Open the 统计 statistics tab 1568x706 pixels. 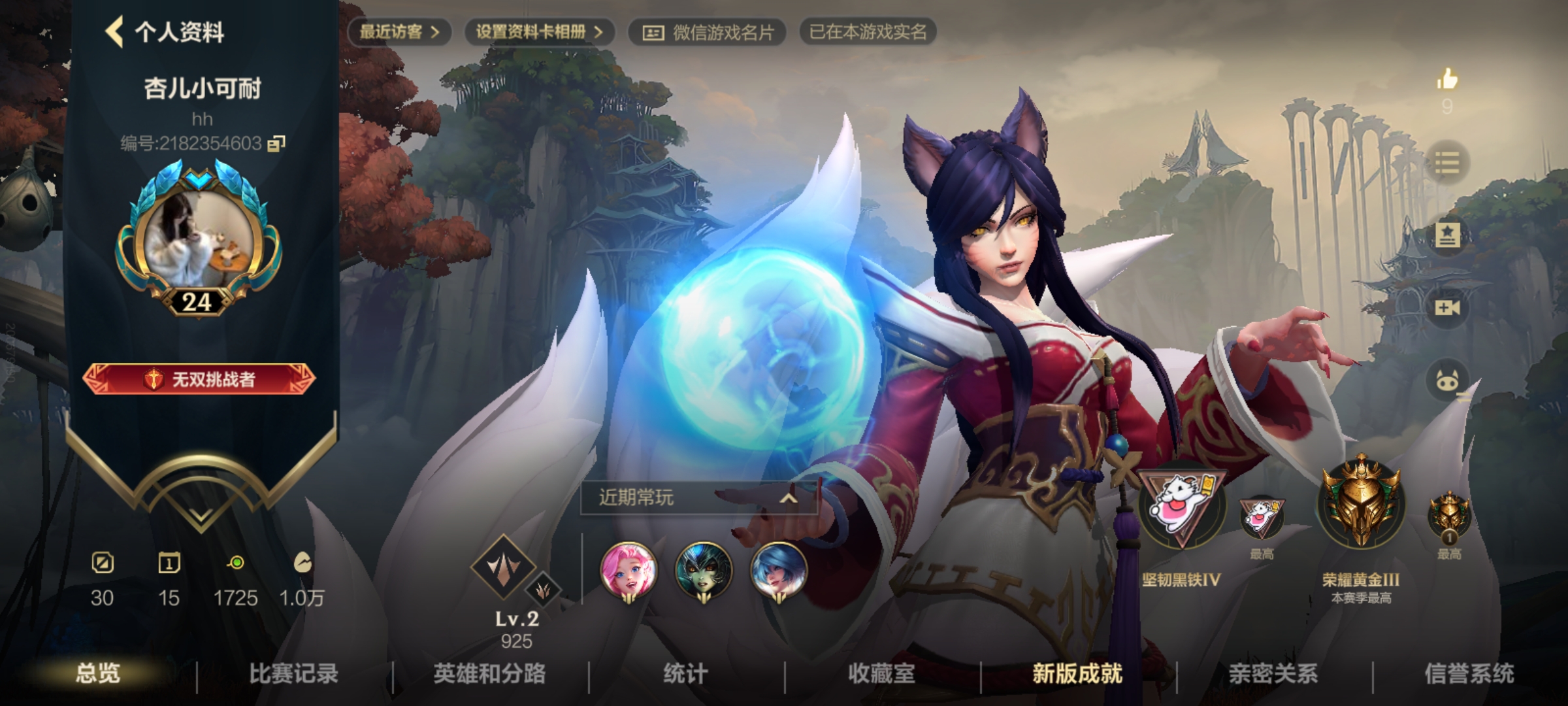pos(685,673)
